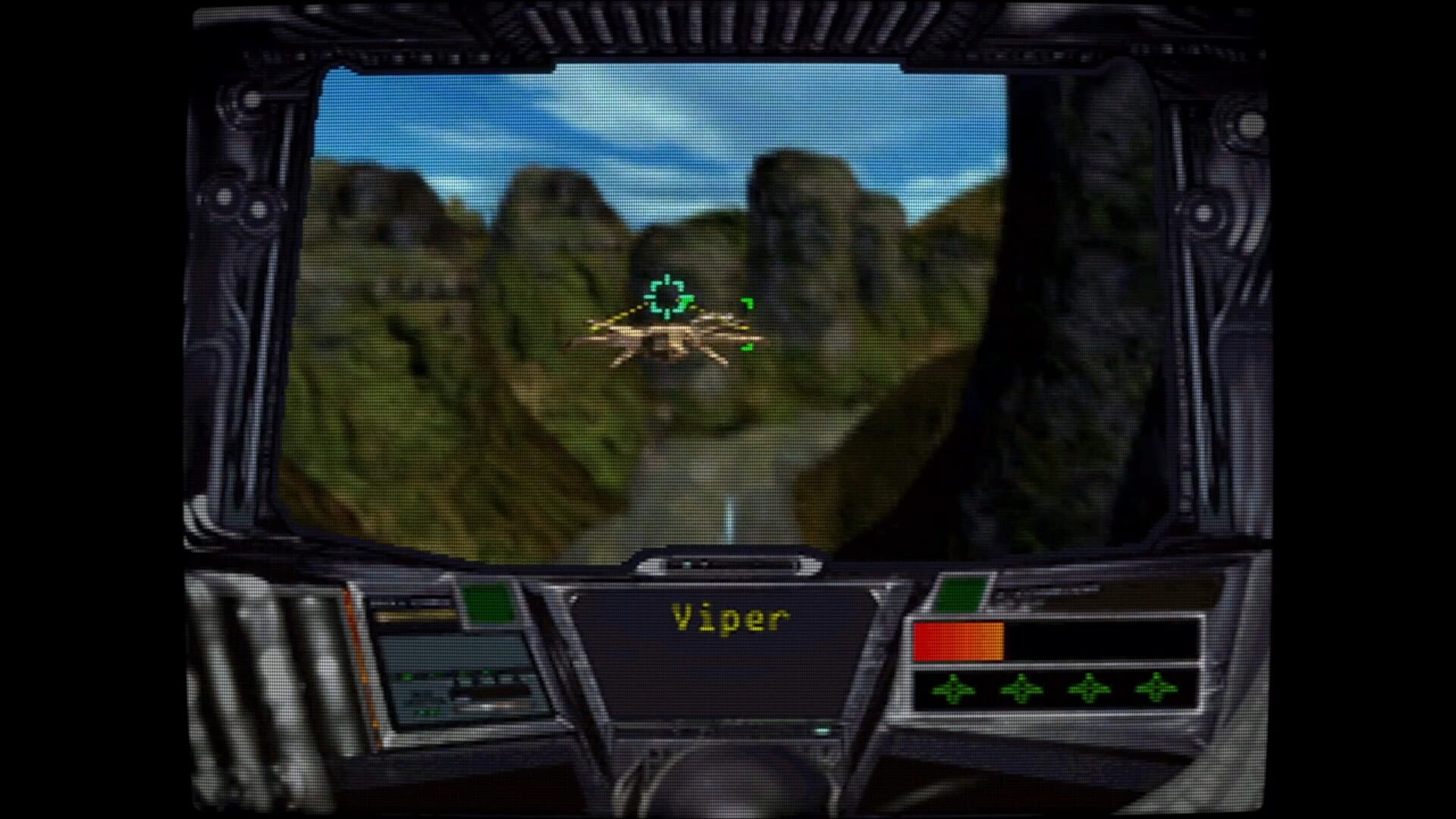This screenshot has width=1456, height=819.
Task: Toggle the lower-left pair of green console switches
Action: point(428,712)
